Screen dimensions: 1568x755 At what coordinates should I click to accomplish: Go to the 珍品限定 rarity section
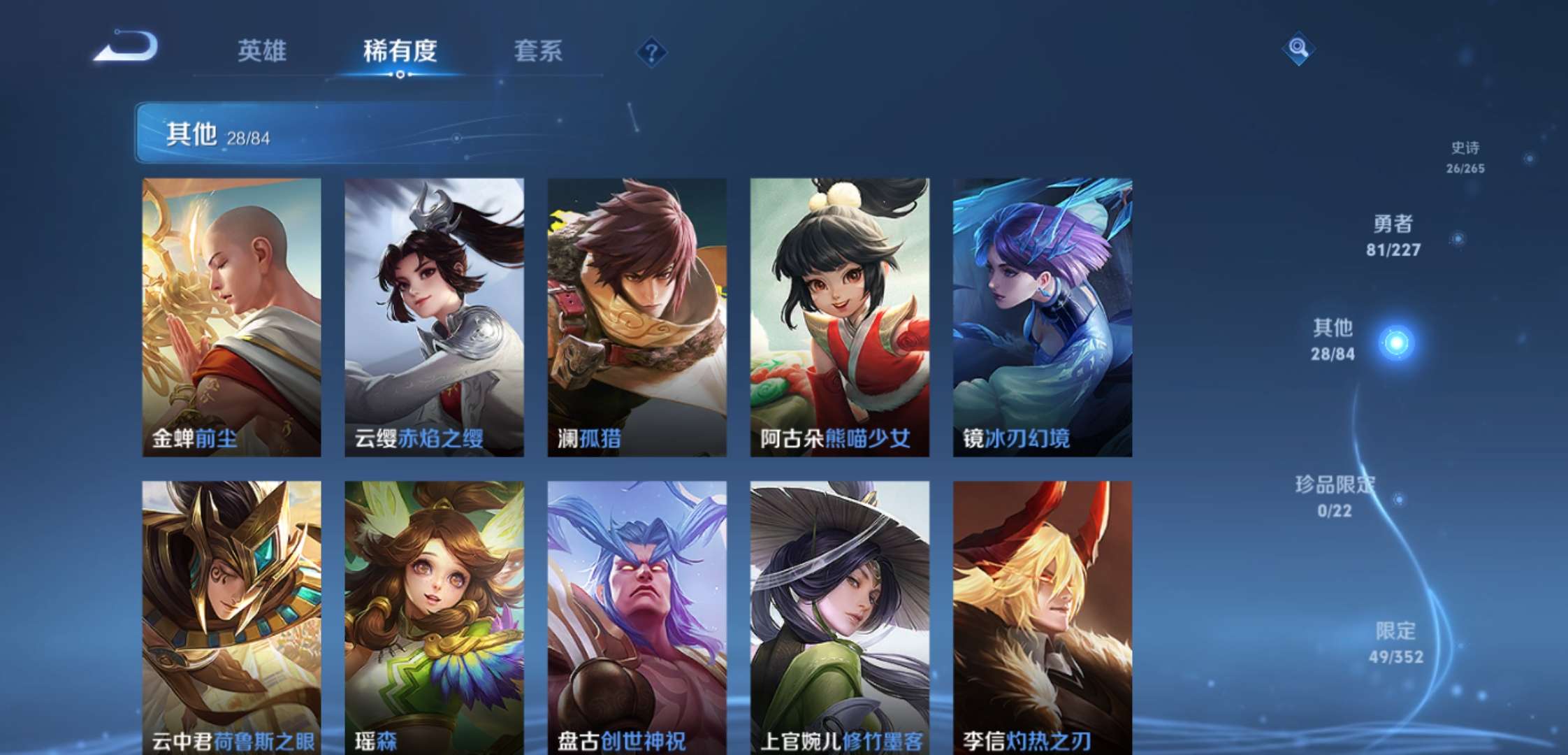(1335, 496)
